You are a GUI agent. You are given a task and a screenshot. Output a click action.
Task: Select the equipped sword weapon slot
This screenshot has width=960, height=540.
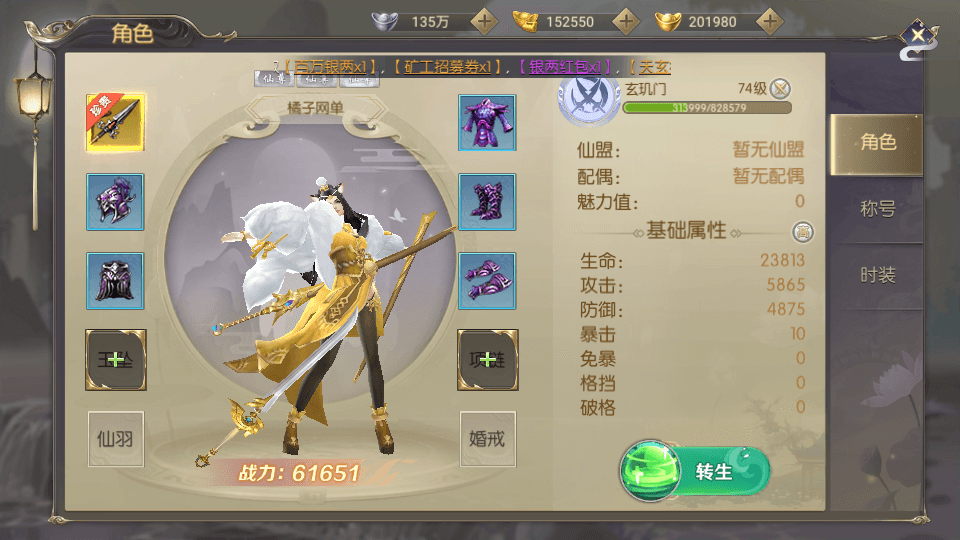(115, 122)
